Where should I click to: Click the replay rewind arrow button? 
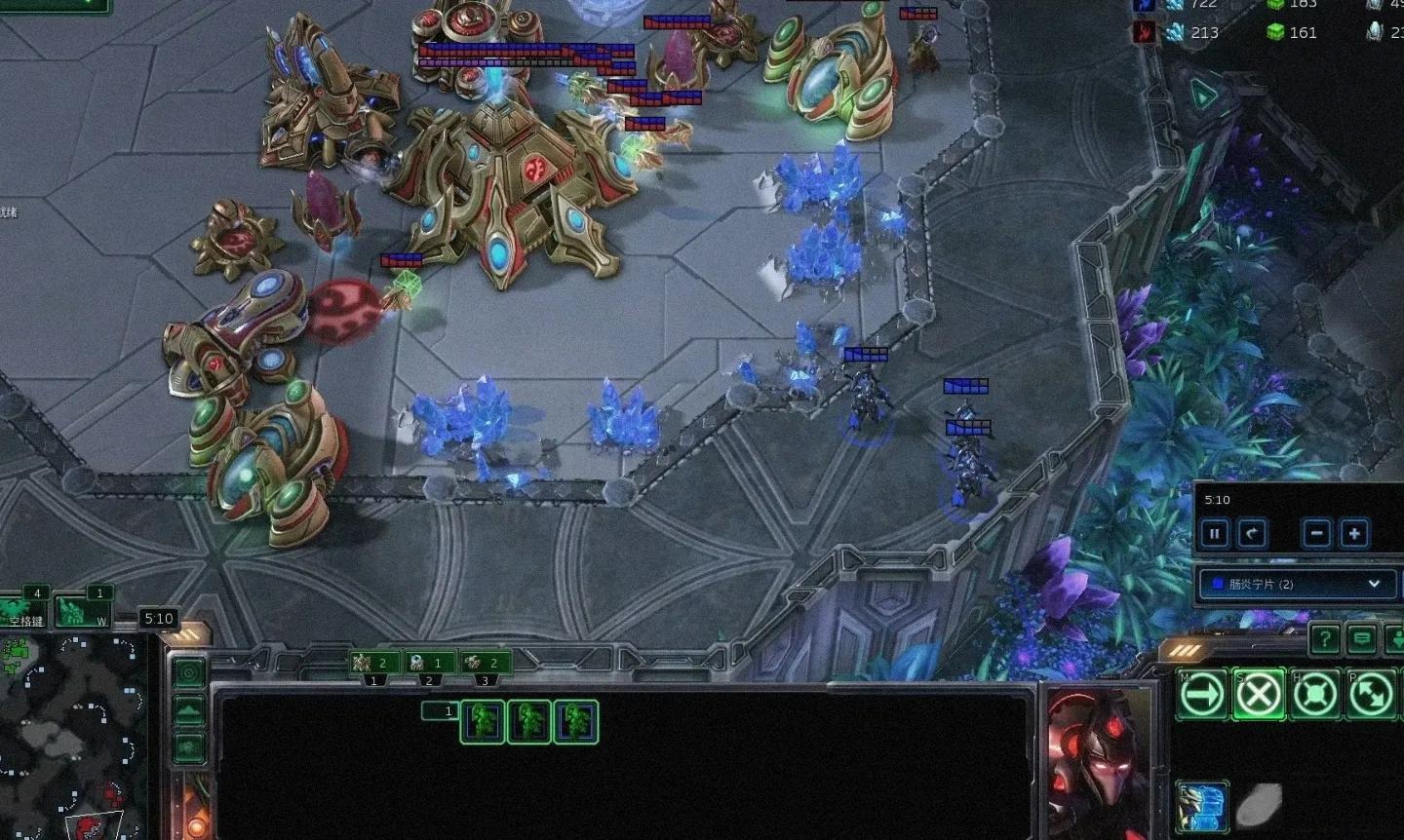(x=1252, y=534)
